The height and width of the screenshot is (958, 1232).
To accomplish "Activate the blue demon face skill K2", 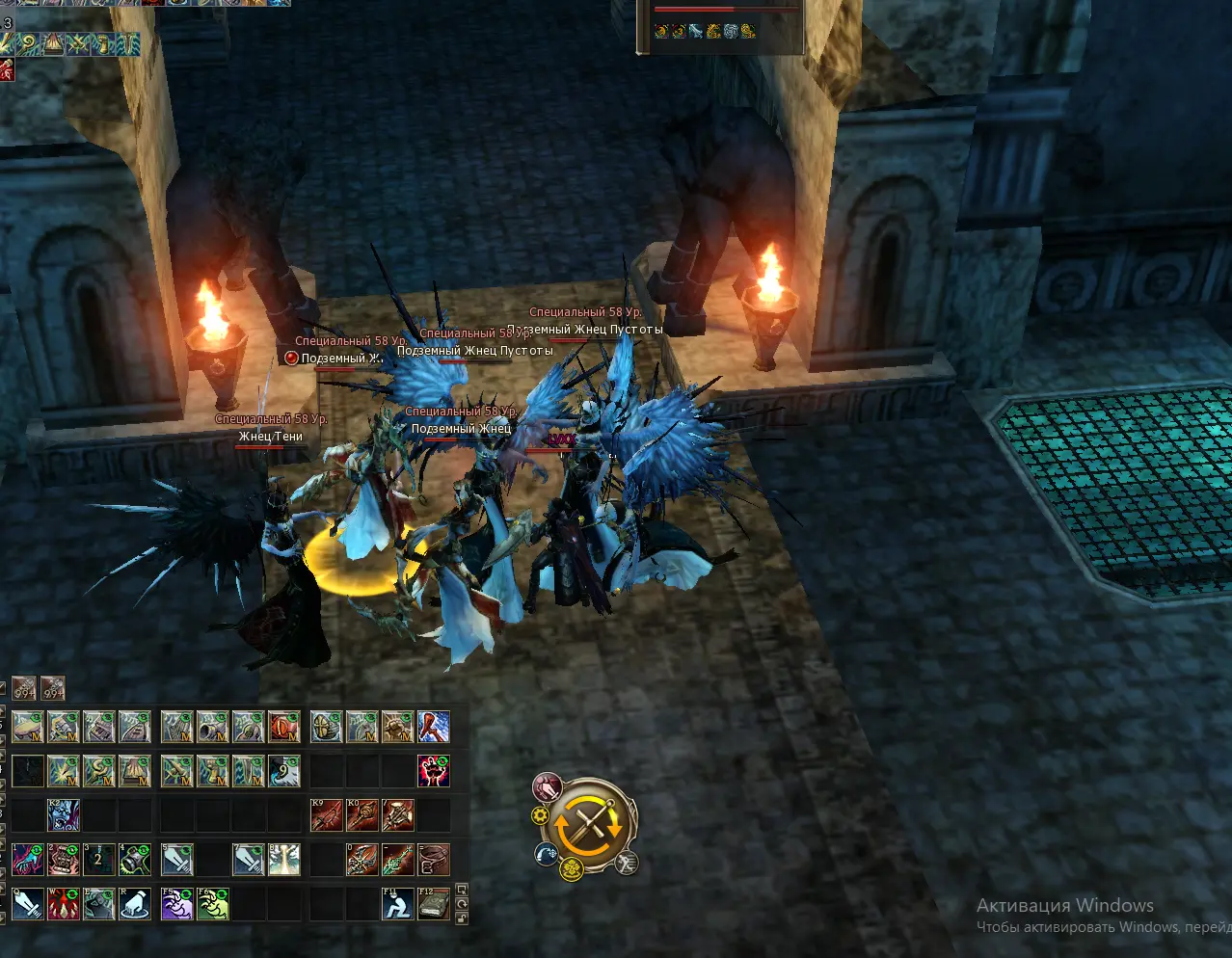I will point(64,815).
